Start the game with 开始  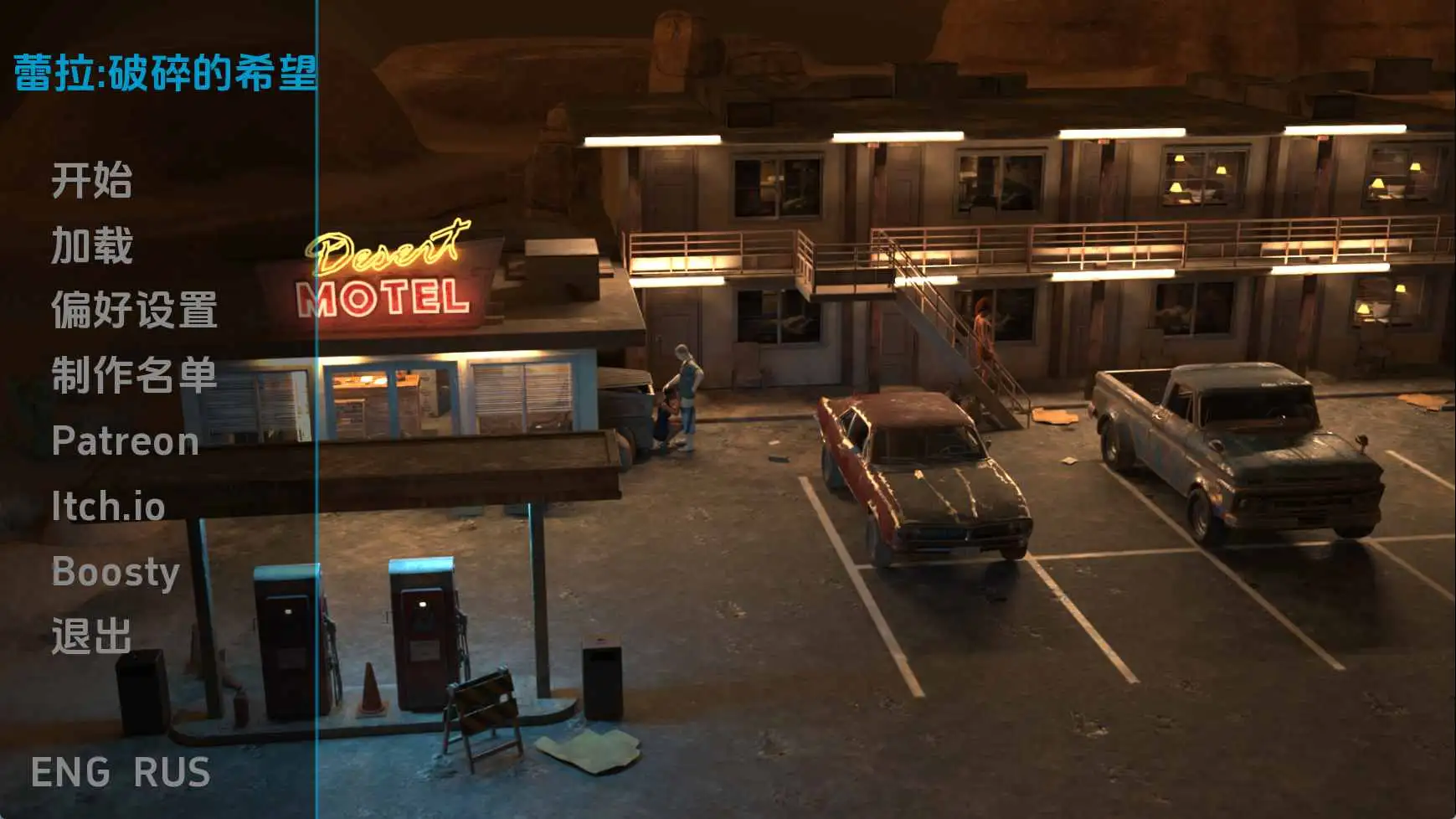pyautogui.click(x=91, y=180)
